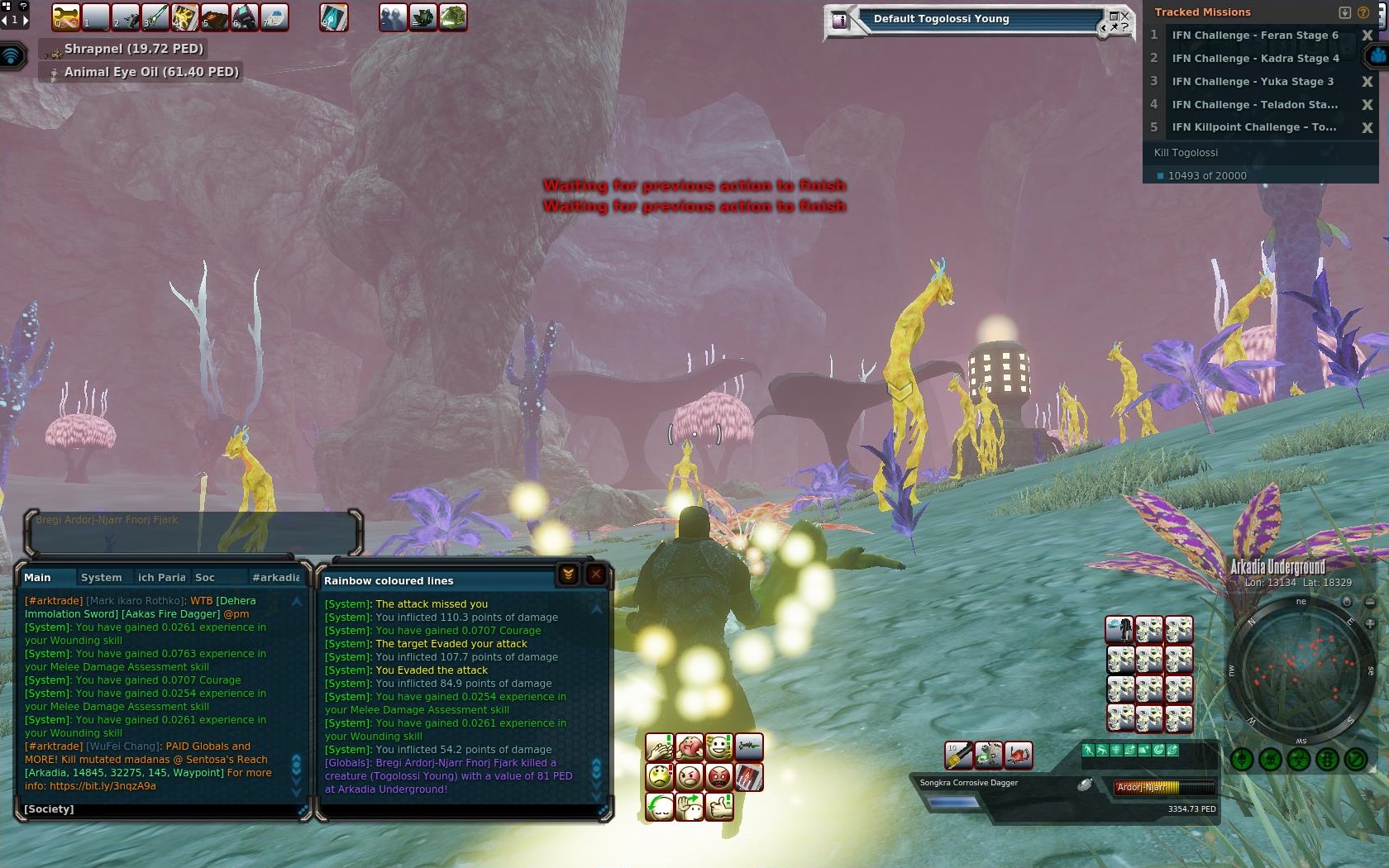
Task: Switch to the System chat tab
Action: (x=101, y=578)
